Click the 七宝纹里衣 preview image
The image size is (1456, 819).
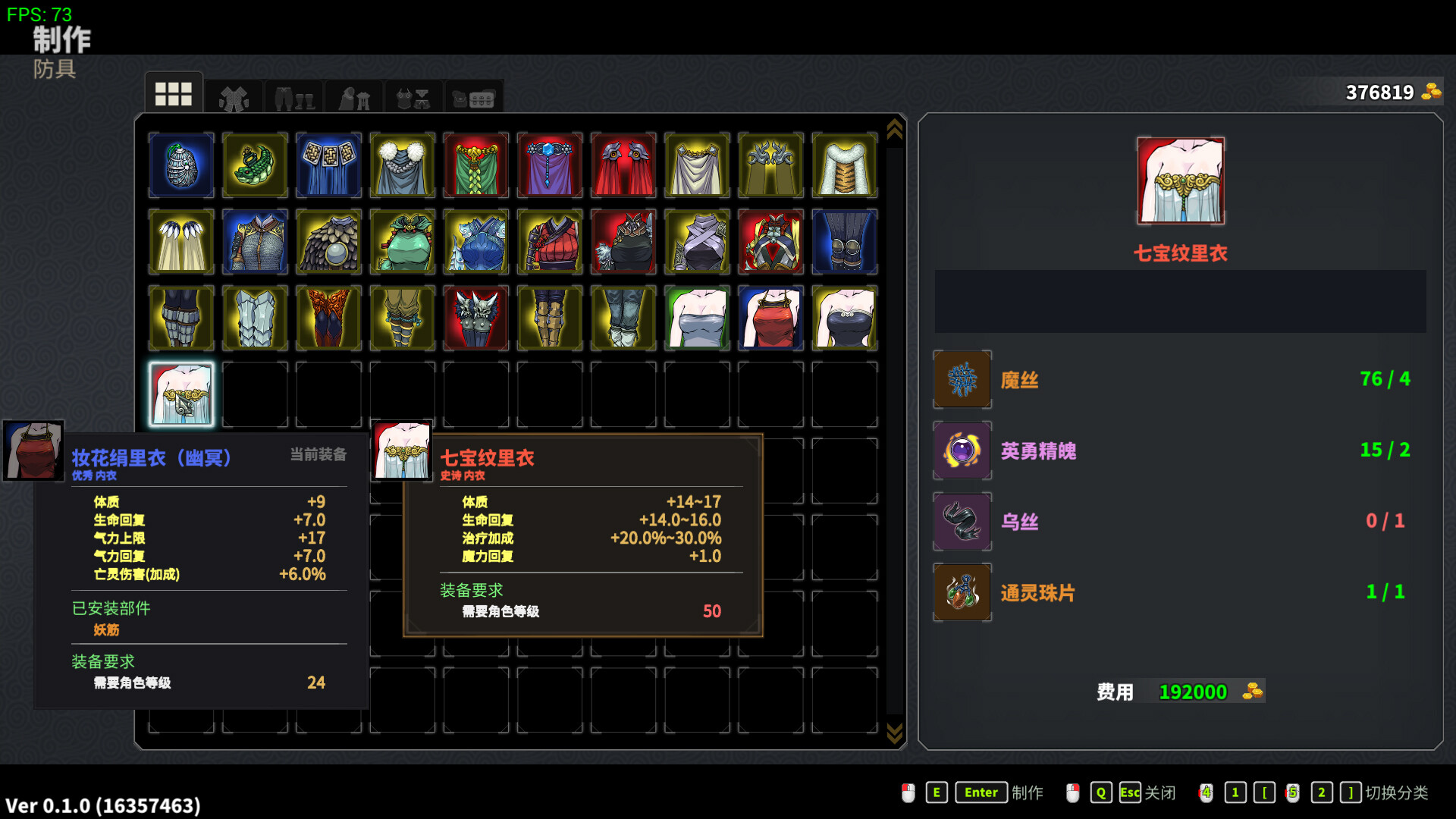(1180, 180)
